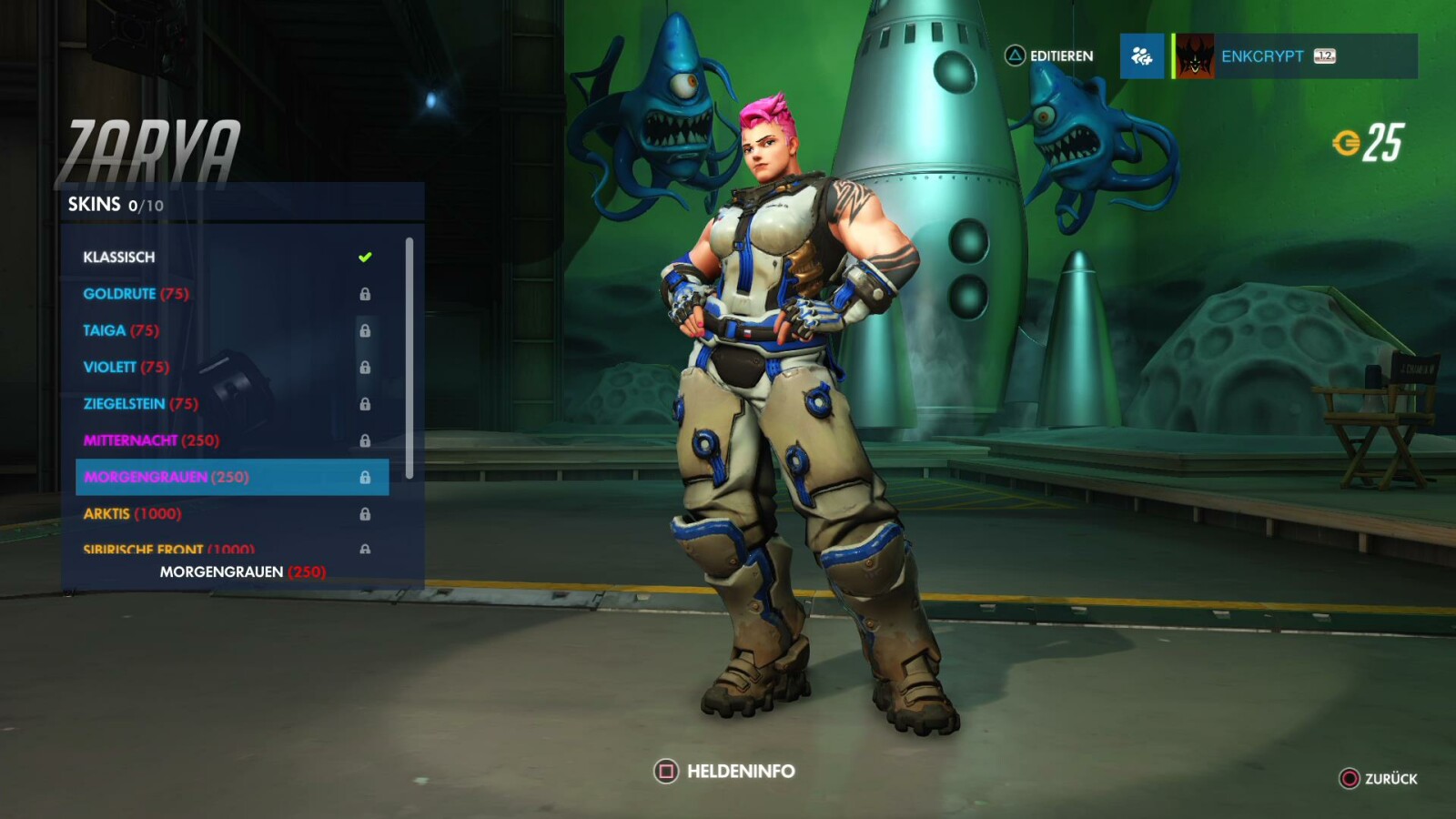Click the square Heldeninfo icon

tap(667, 771)
